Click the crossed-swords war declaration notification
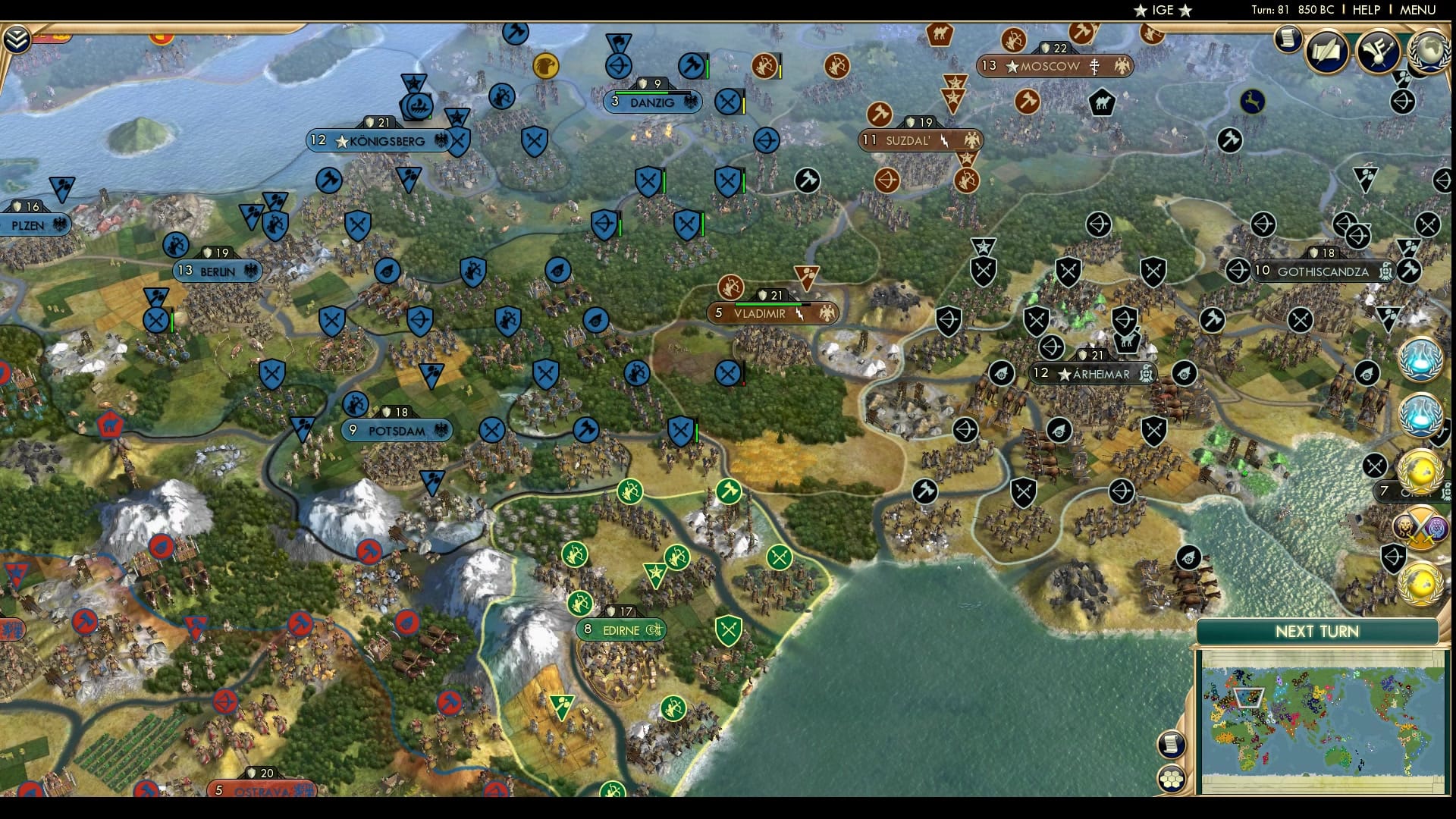Screen dimensions: 1456x819 (x=1420, y=527)
